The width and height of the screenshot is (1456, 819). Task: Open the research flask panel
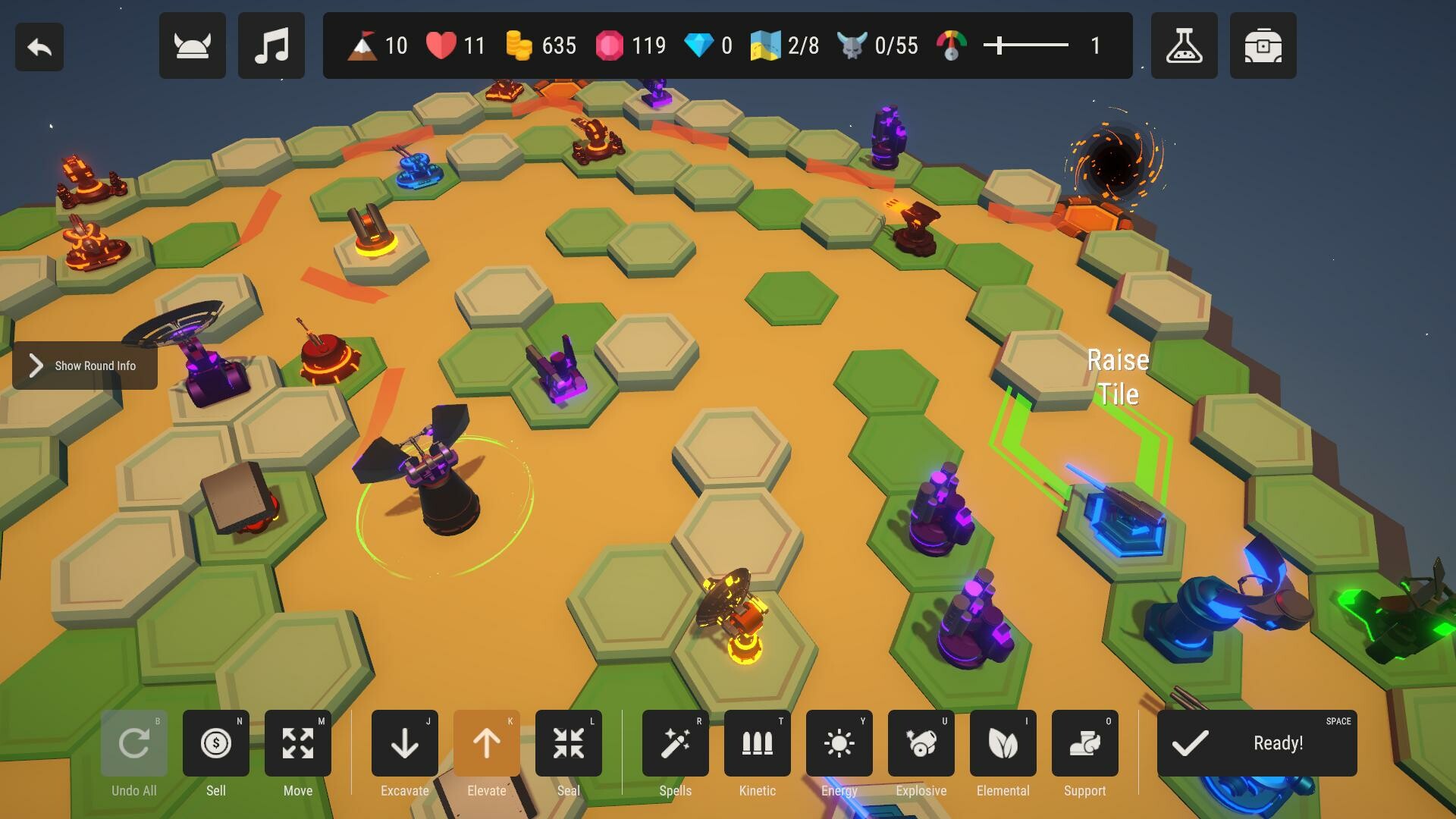[x=1185, y=45]
